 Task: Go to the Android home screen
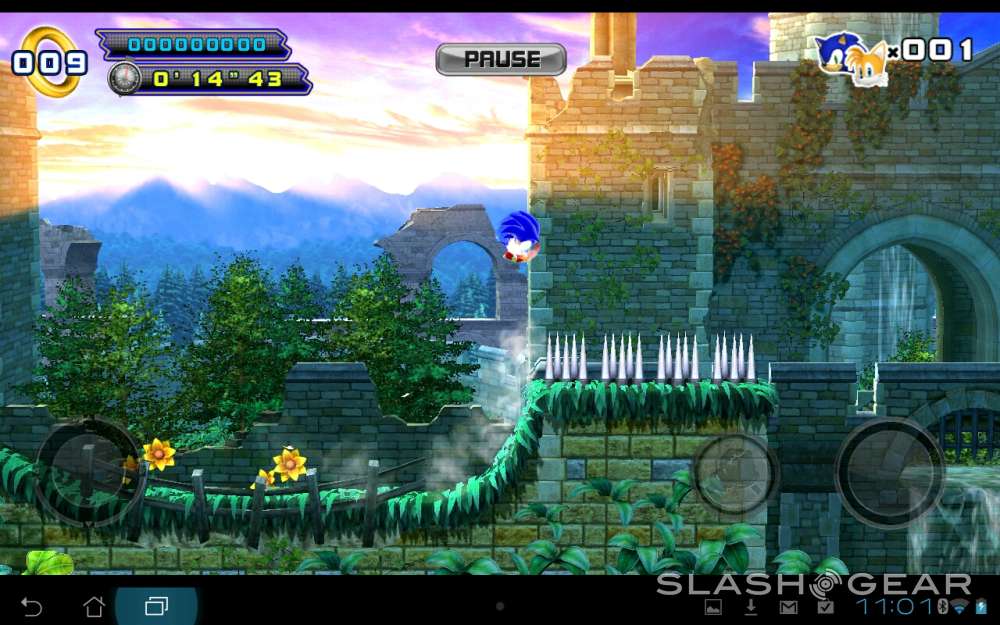coord(94,606)
